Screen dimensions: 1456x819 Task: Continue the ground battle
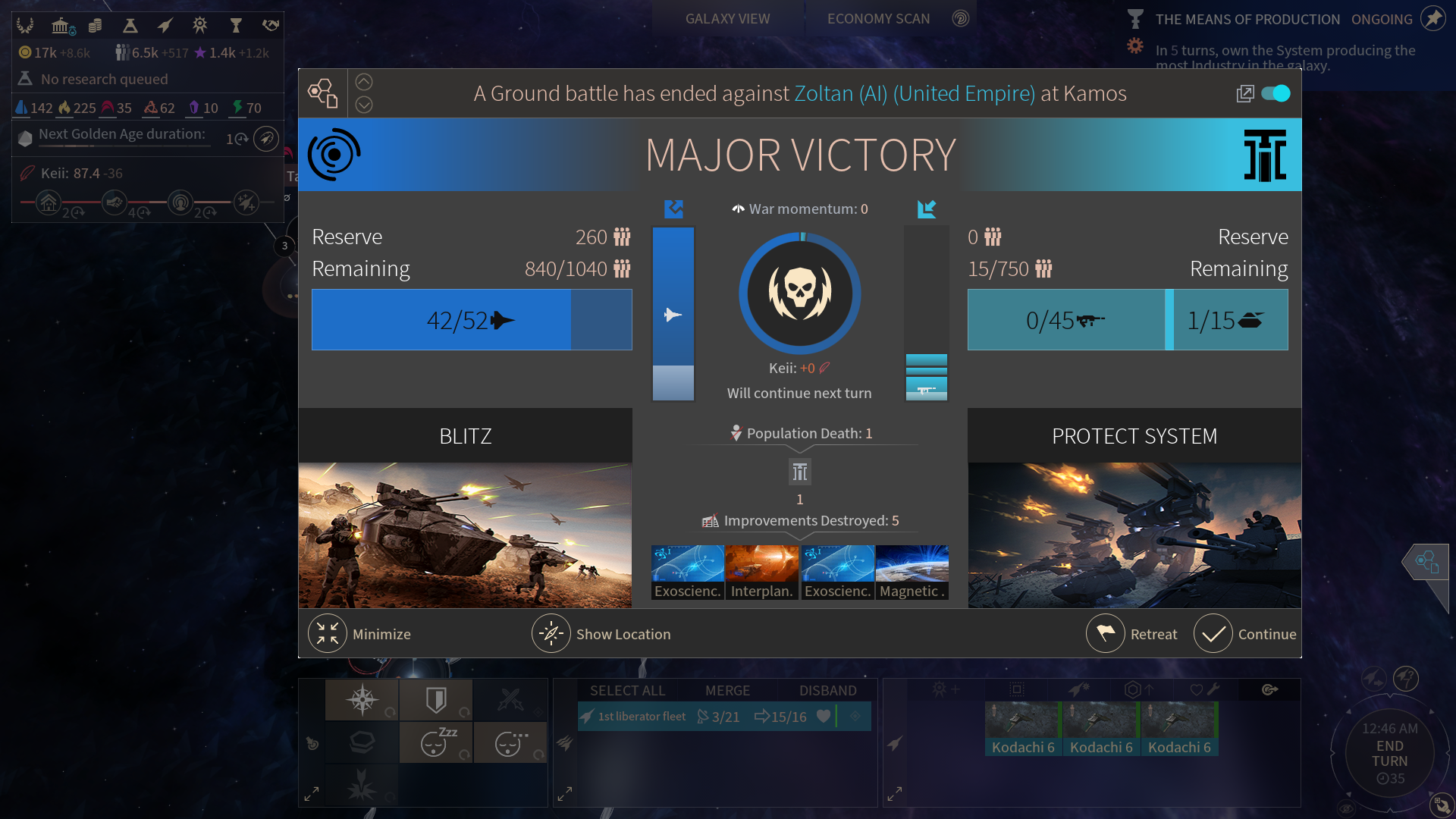(1213, 634)
